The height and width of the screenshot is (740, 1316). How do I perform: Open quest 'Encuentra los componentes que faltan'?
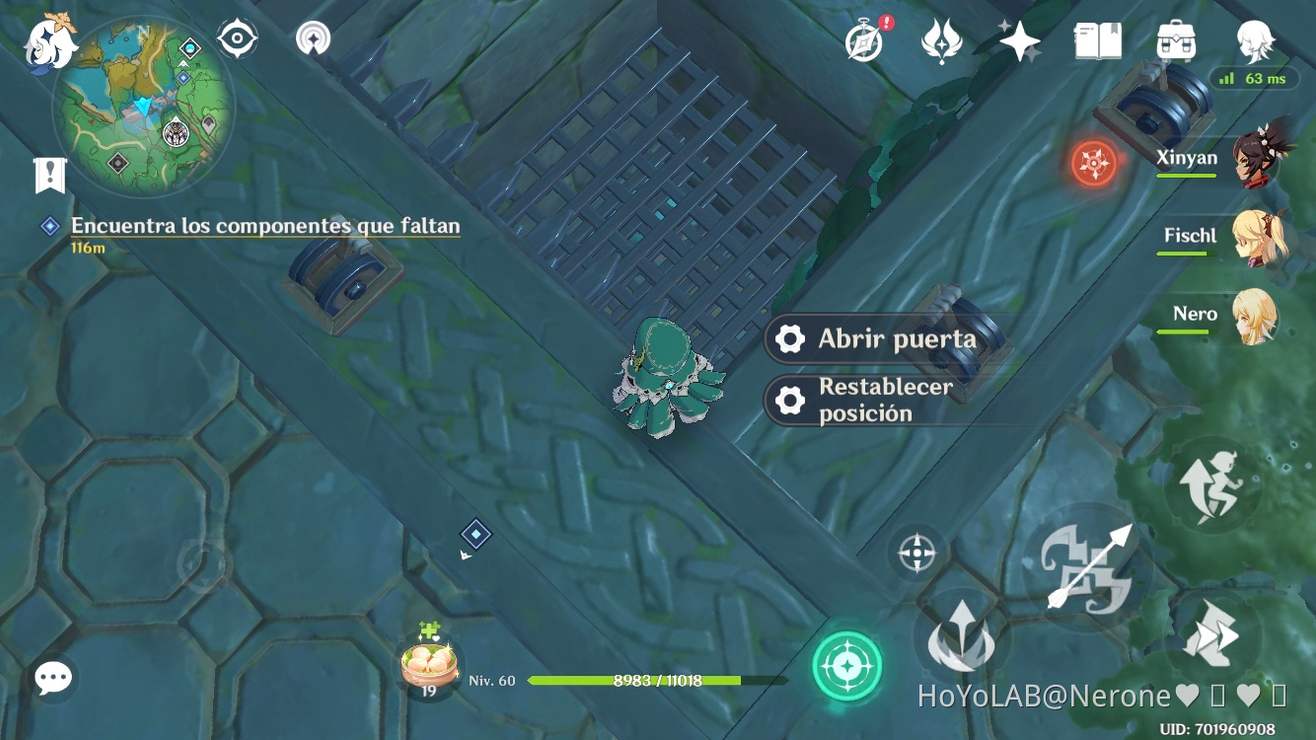(265, 225)
